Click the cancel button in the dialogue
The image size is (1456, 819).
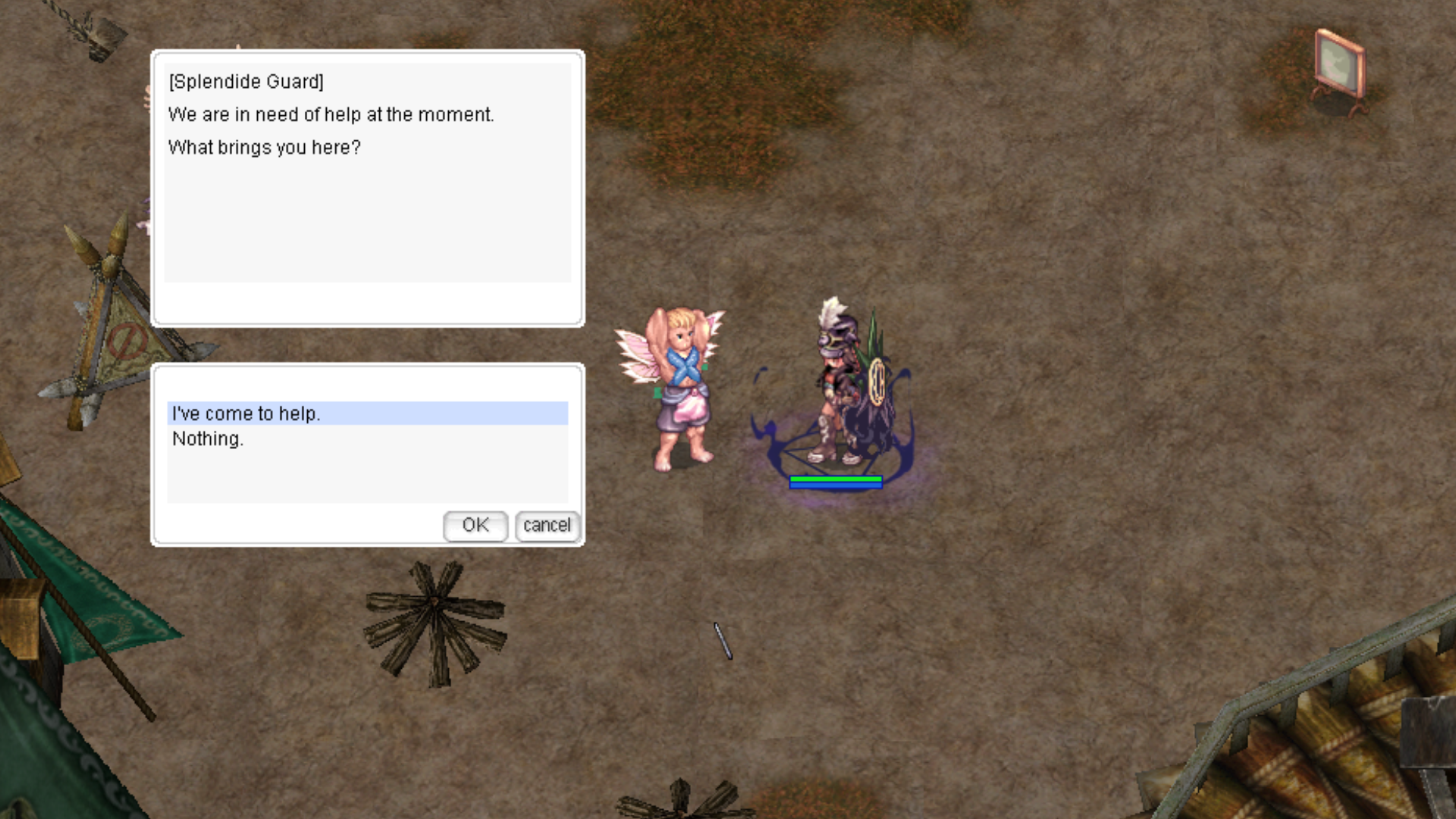(x=547, y=526)
